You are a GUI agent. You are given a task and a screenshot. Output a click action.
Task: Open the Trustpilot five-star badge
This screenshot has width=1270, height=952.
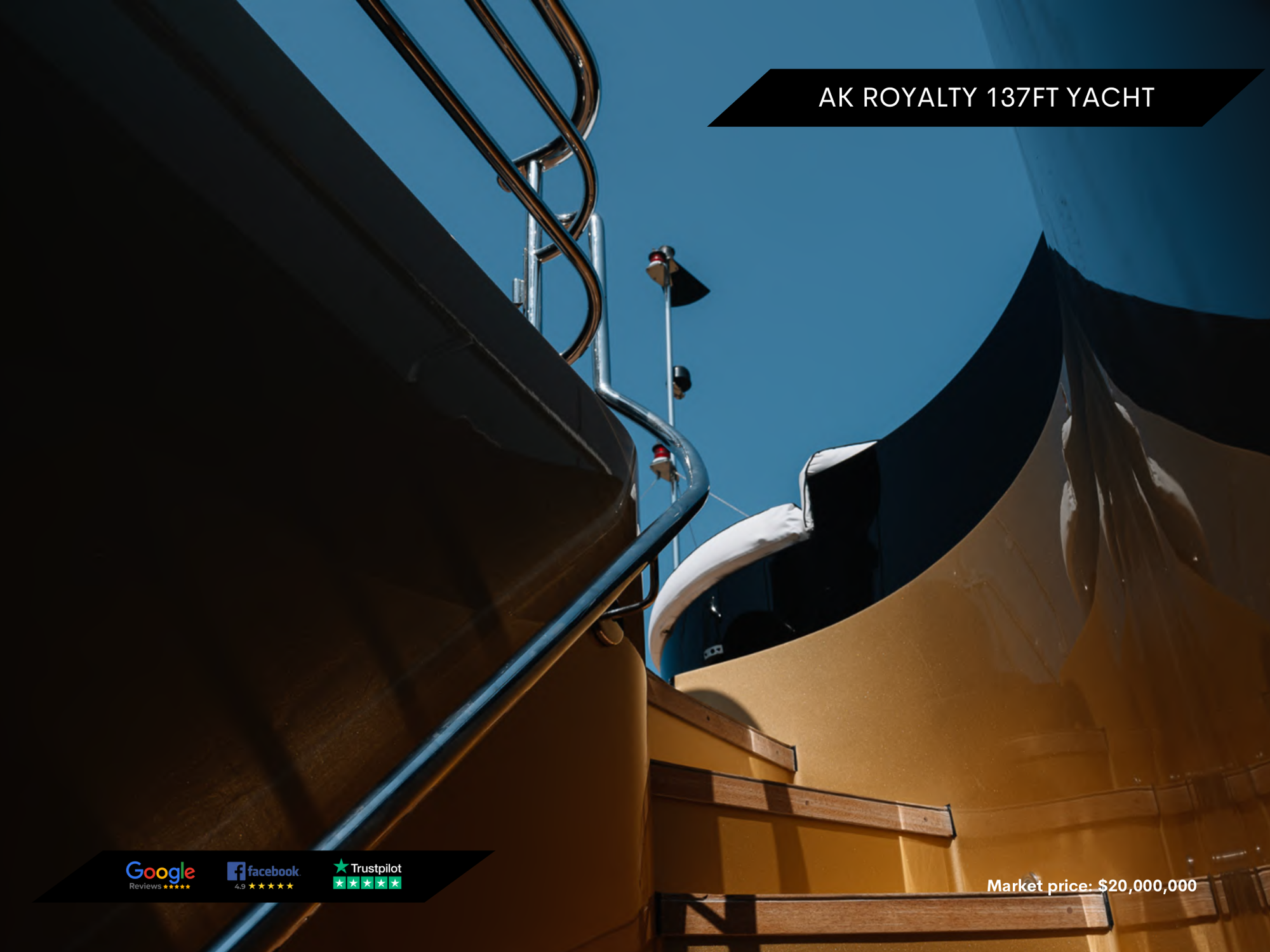click(x=368, y=875)
